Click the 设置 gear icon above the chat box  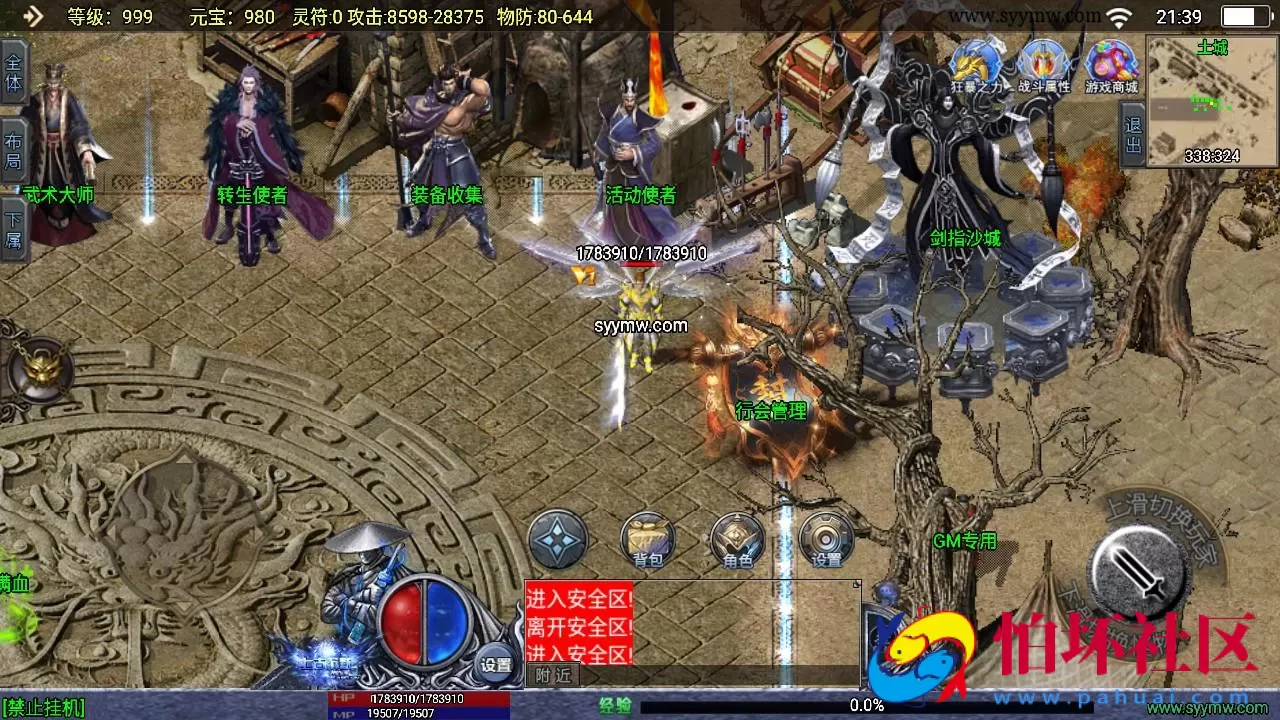(826, 539)
